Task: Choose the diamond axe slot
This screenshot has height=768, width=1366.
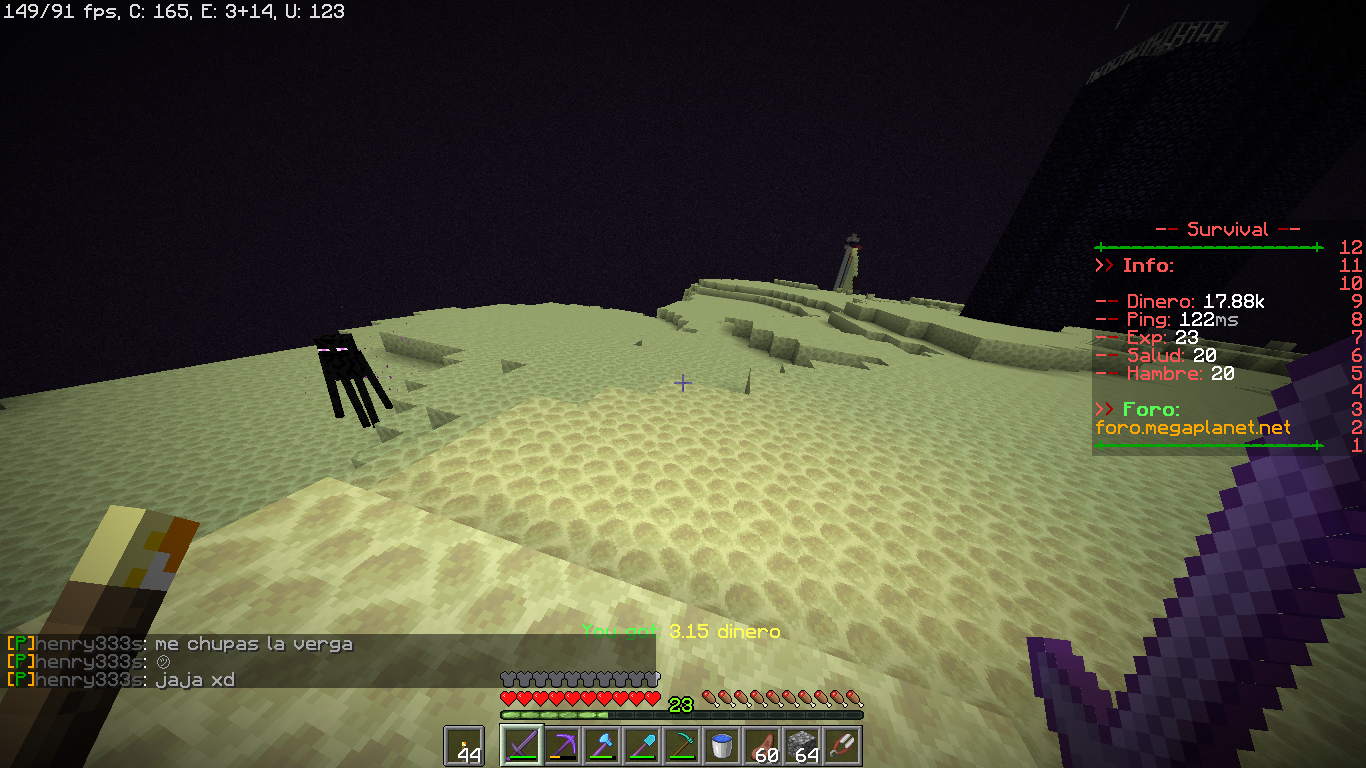Action: [602, 746]
